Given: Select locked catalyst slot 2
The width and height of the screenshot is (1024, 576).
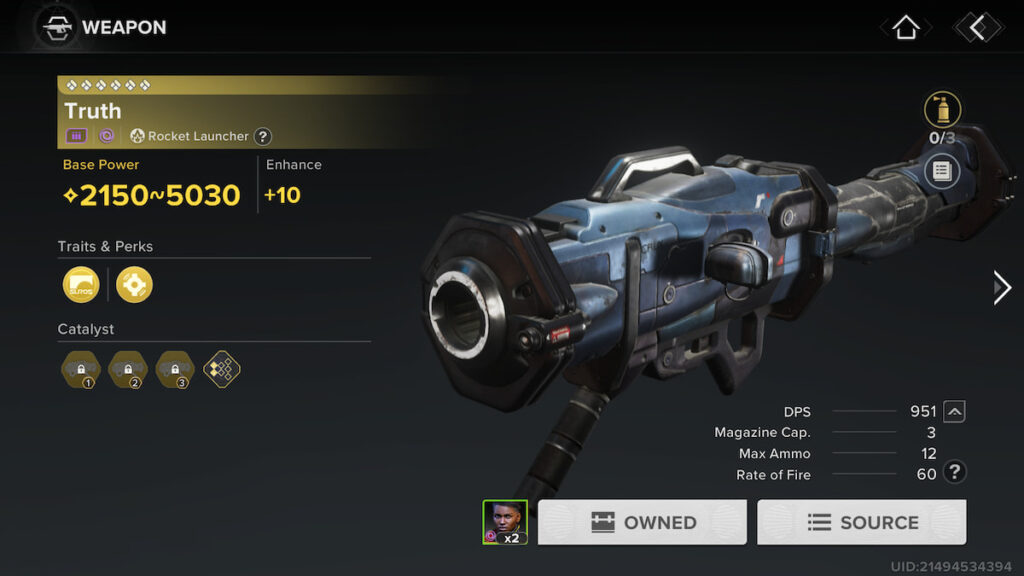Looking at the screenshot, I should point(127,369).
